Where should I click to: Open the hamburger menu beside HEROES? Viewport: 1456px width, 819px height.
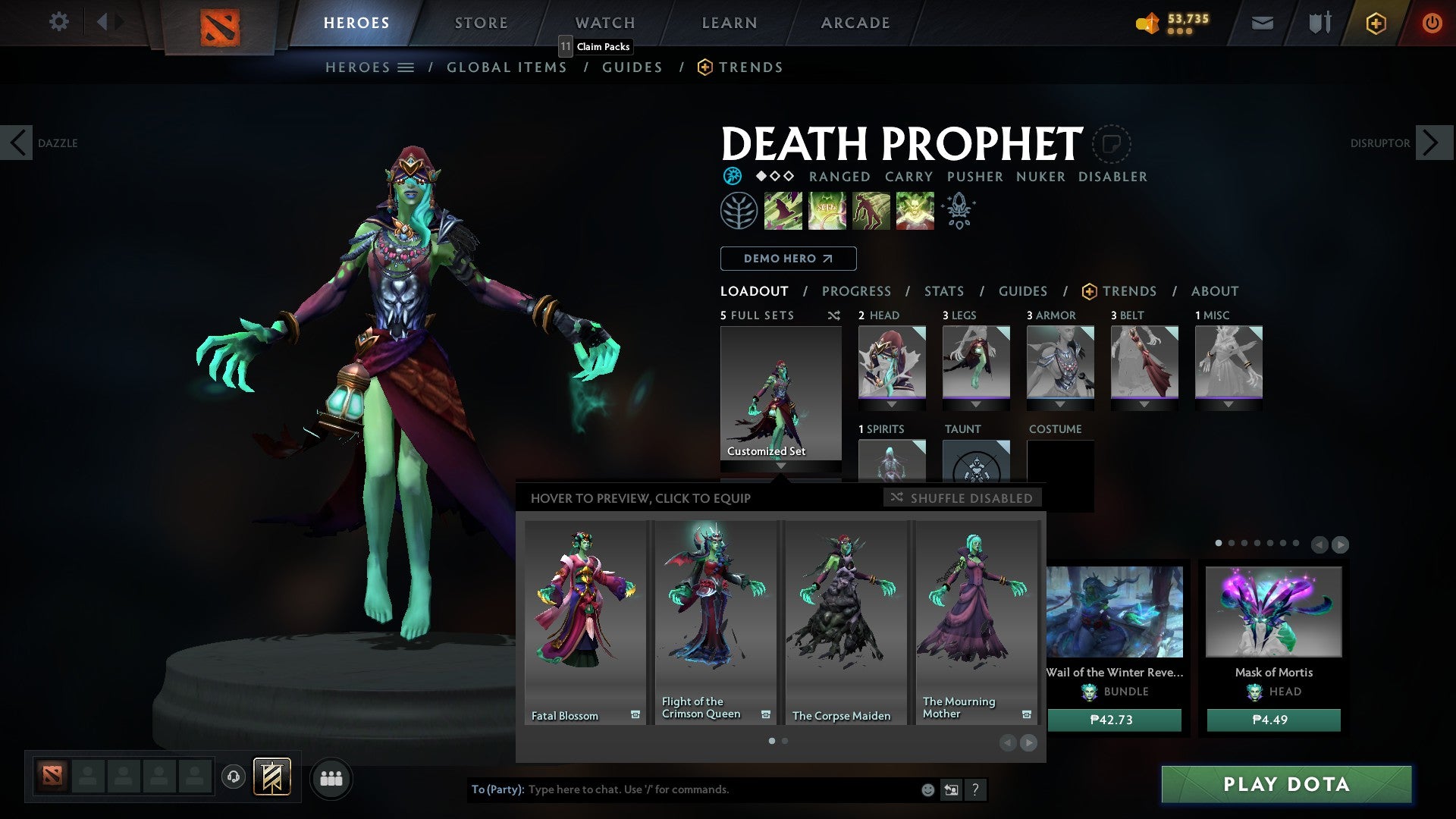[406, 67]
